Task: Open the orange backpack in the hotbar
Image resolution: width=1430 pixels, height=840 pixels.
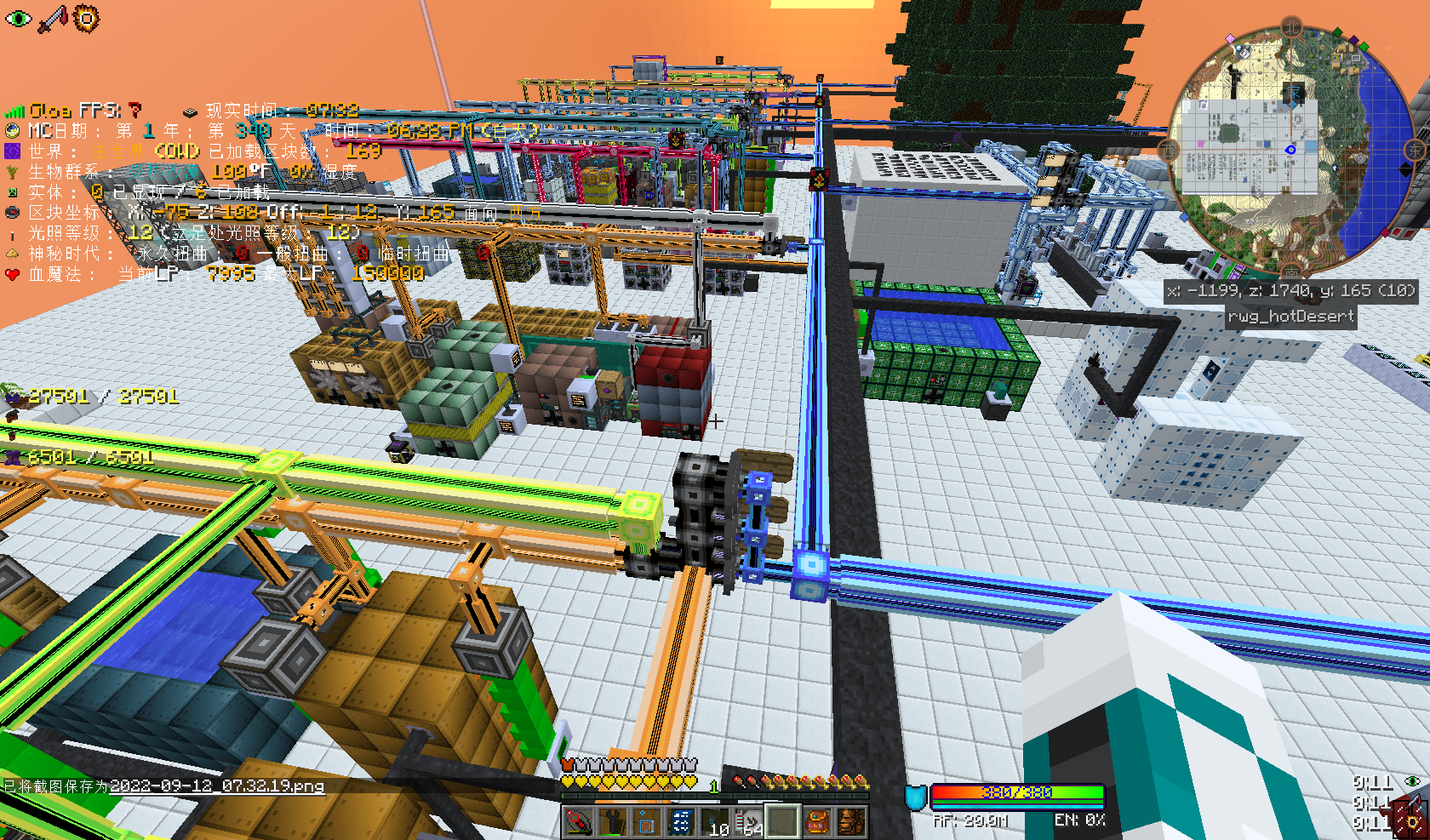Action: point(818,822)
